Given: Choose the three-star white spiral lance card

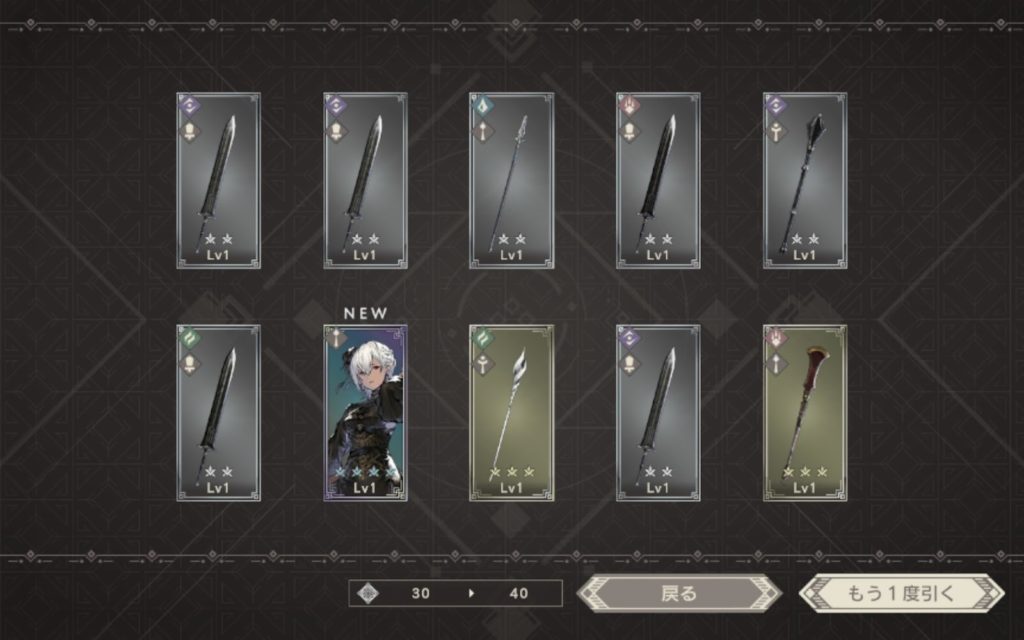Looking at the screenshot, I should point(511,412).
